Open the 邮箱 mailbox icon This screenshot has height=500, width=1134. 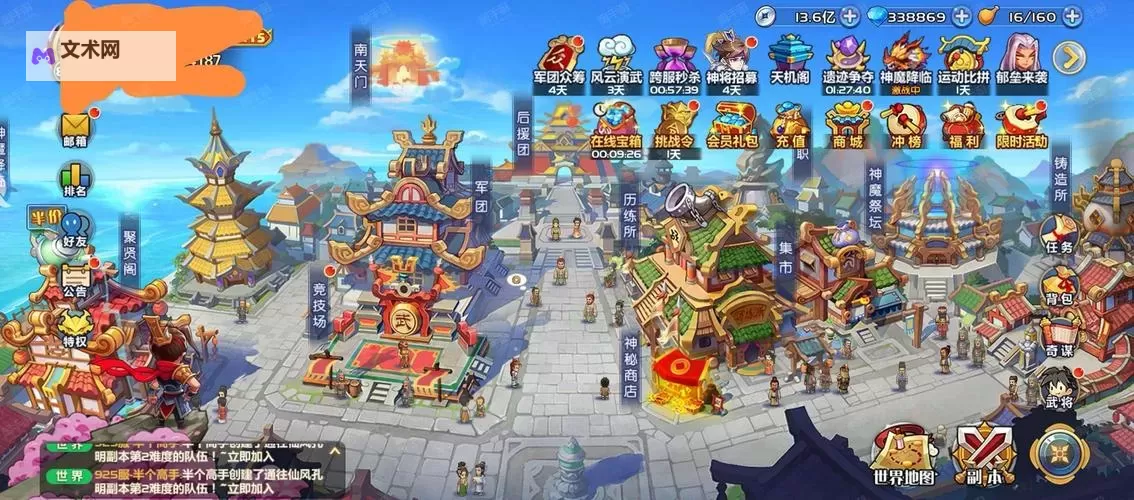pyautogui.click(x=75, y=127)
